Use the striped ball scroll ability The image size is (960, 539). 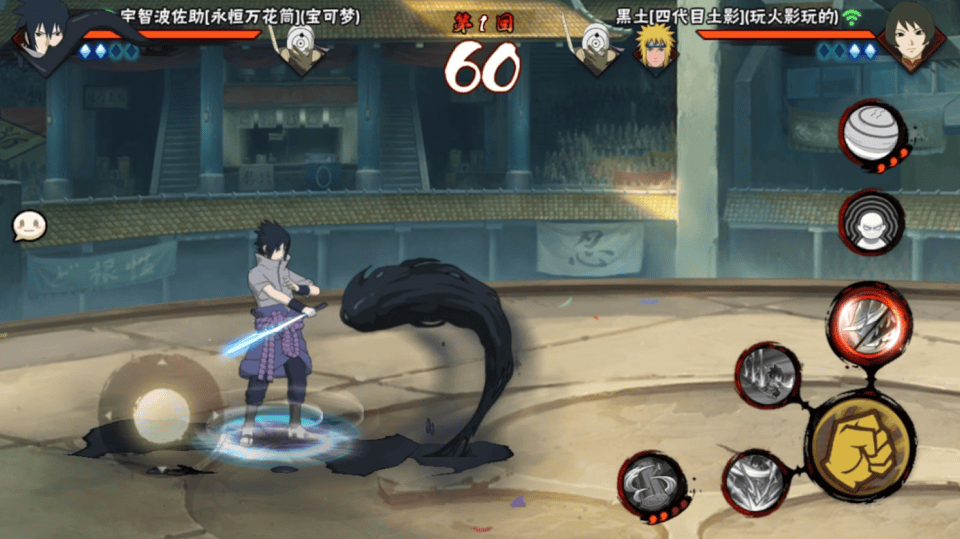pos(872,134)
